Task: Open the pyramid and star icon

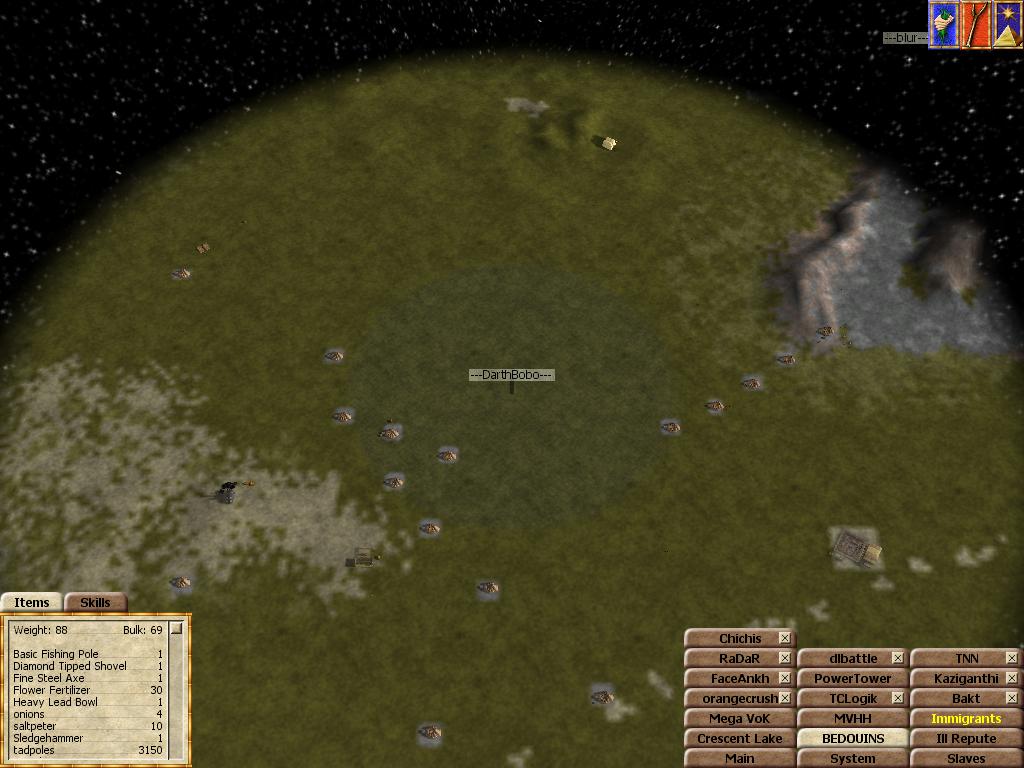Action: pyautogui.click(x=1007, y=25)
